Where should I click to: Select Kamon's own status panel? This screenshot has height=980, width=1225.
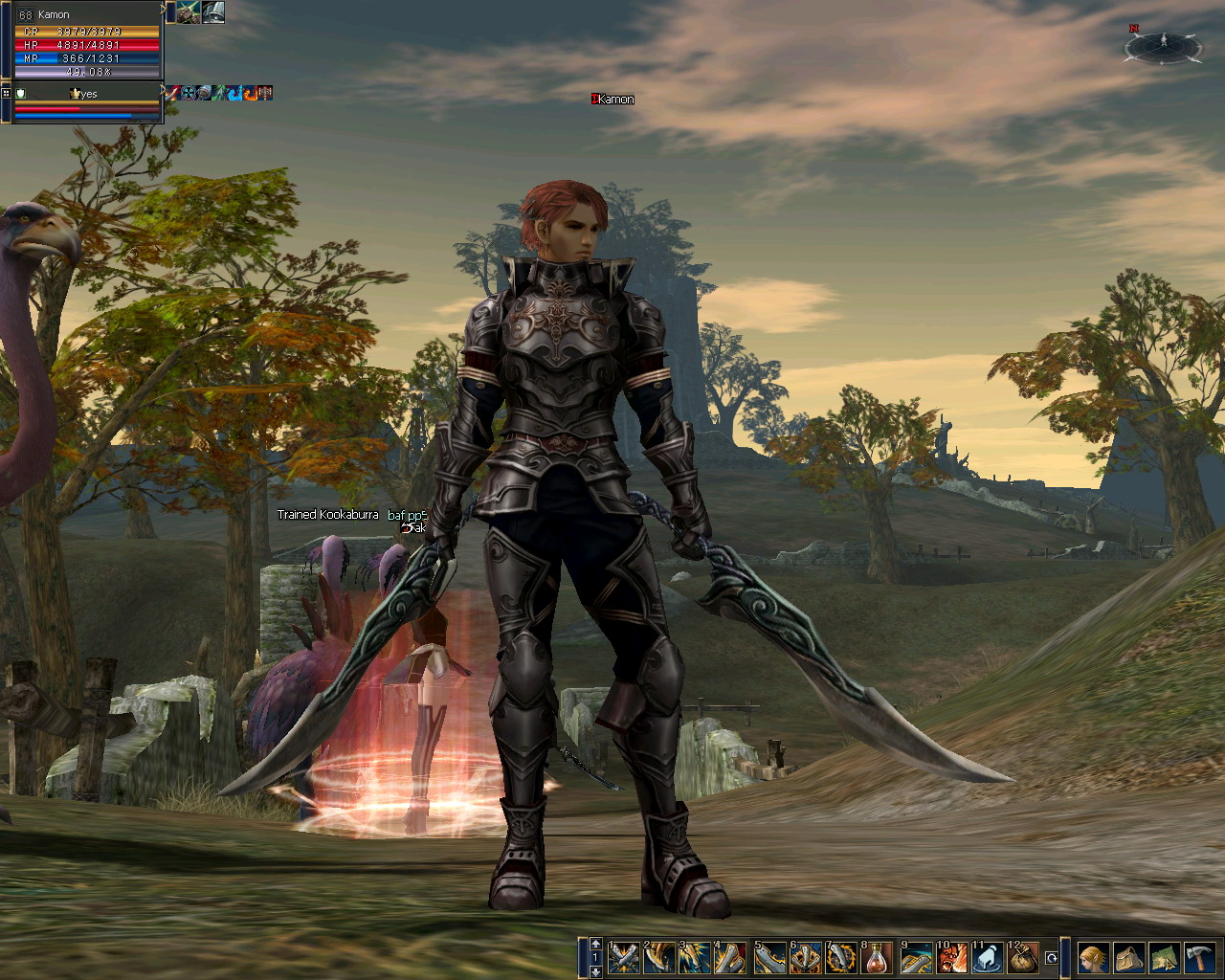tap(86, 40)
